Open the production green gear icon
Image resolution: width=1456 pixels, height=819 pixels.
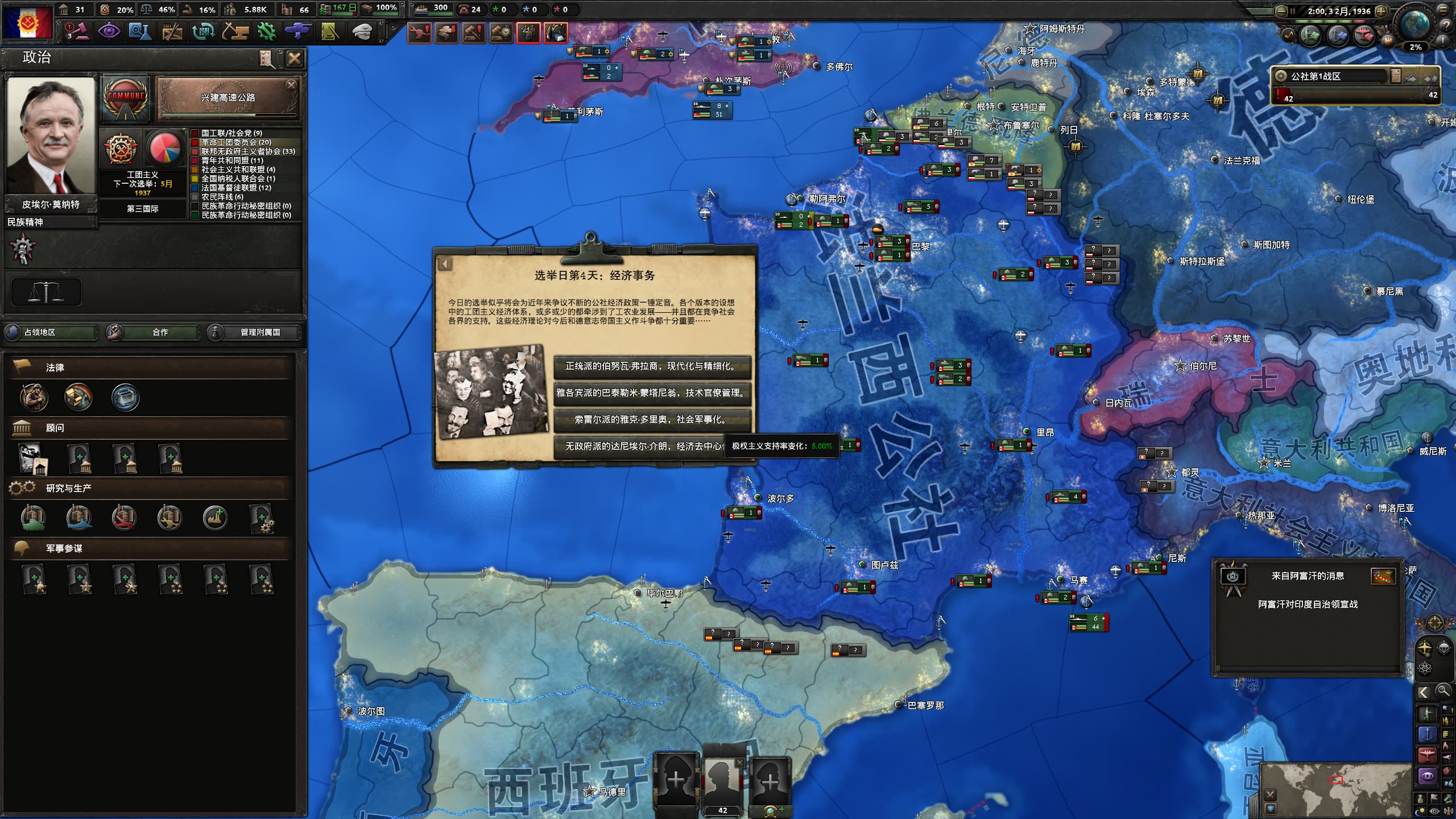click(x=266, y=31)
